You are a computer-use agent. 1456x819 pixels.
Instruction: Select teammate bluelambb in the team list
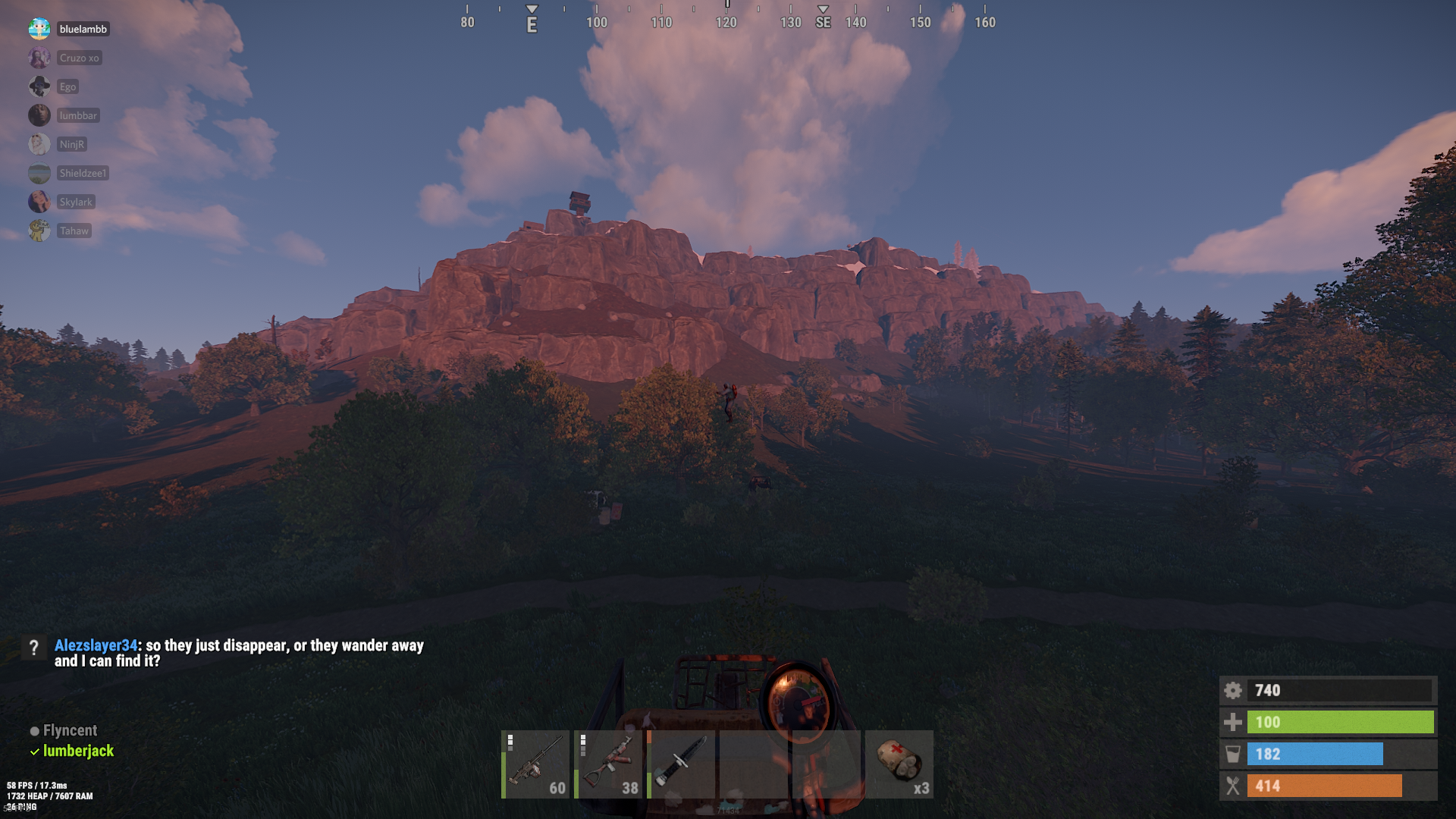click(83, 29)
